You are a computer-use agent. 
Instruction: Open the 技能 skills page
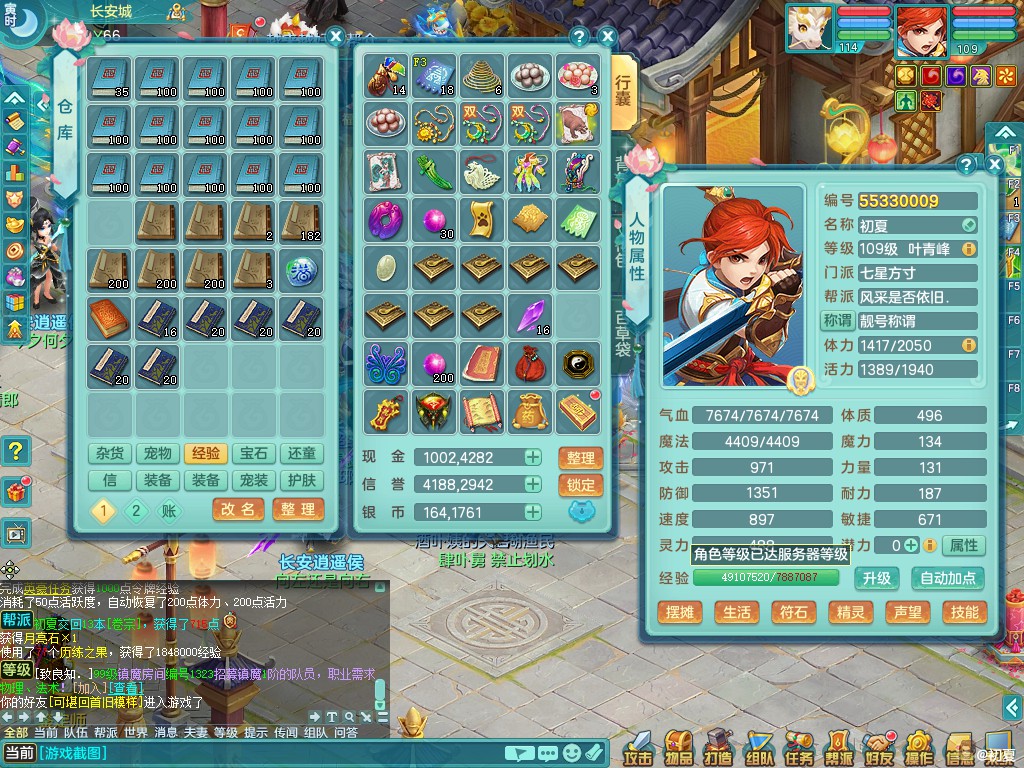point(964,612)
